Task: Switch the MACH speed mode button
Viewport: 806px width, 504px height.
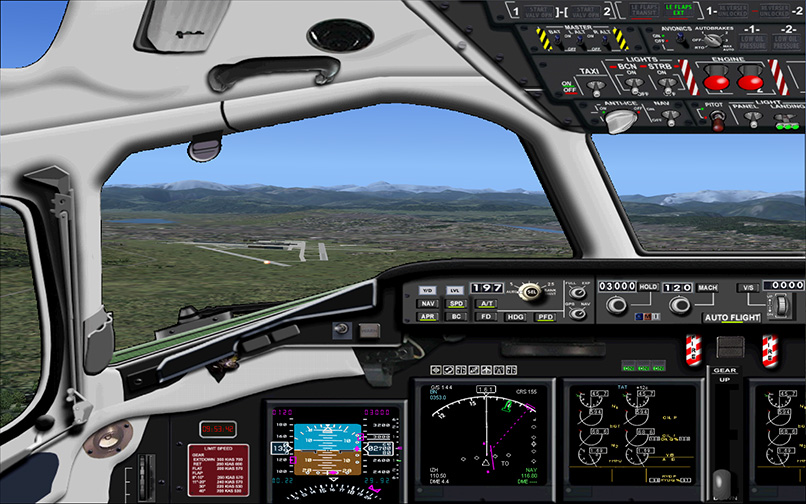Action: [706, 286]
